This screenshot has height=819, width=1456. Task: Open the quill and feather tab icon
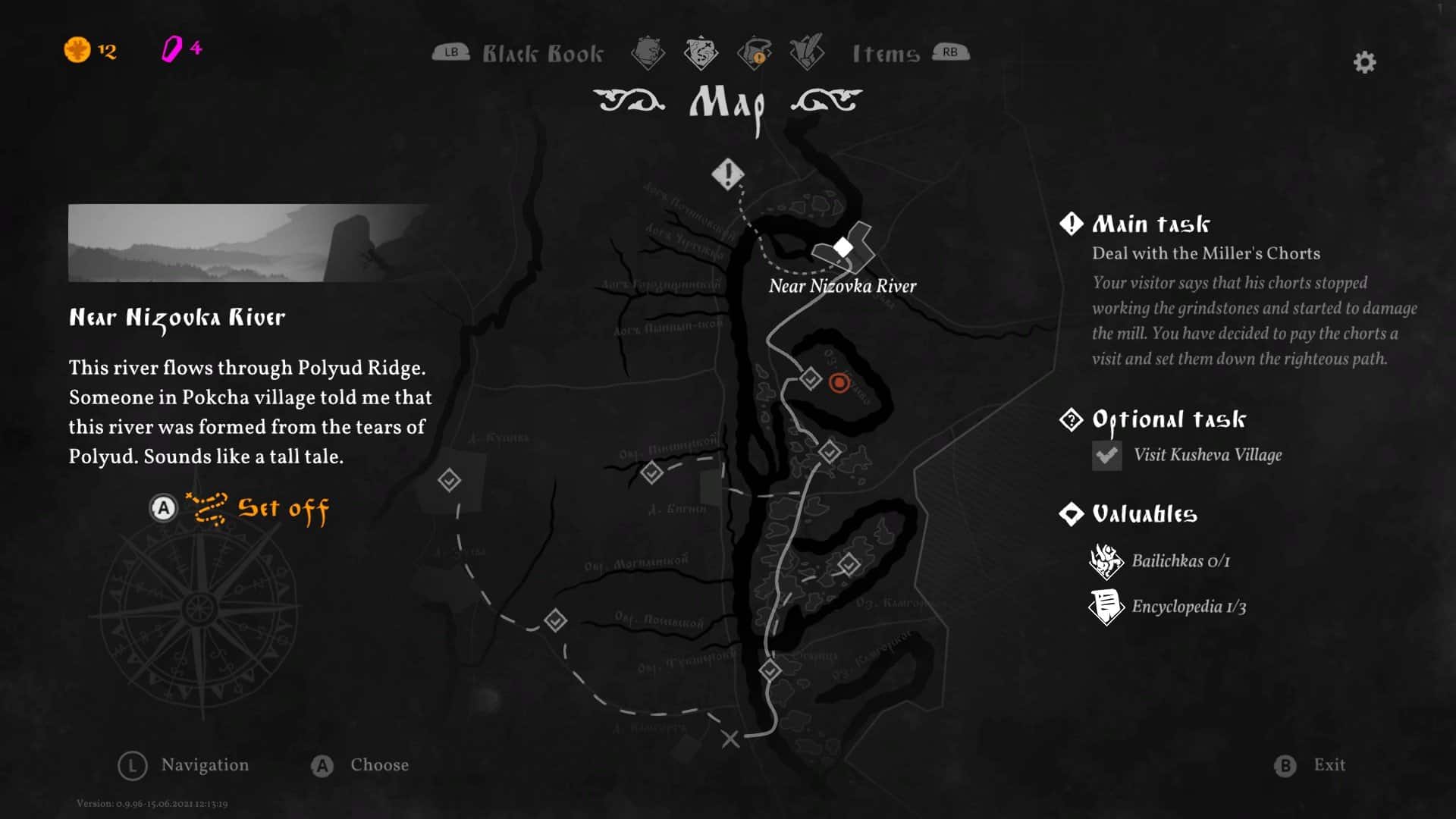(x=806, y=53)
